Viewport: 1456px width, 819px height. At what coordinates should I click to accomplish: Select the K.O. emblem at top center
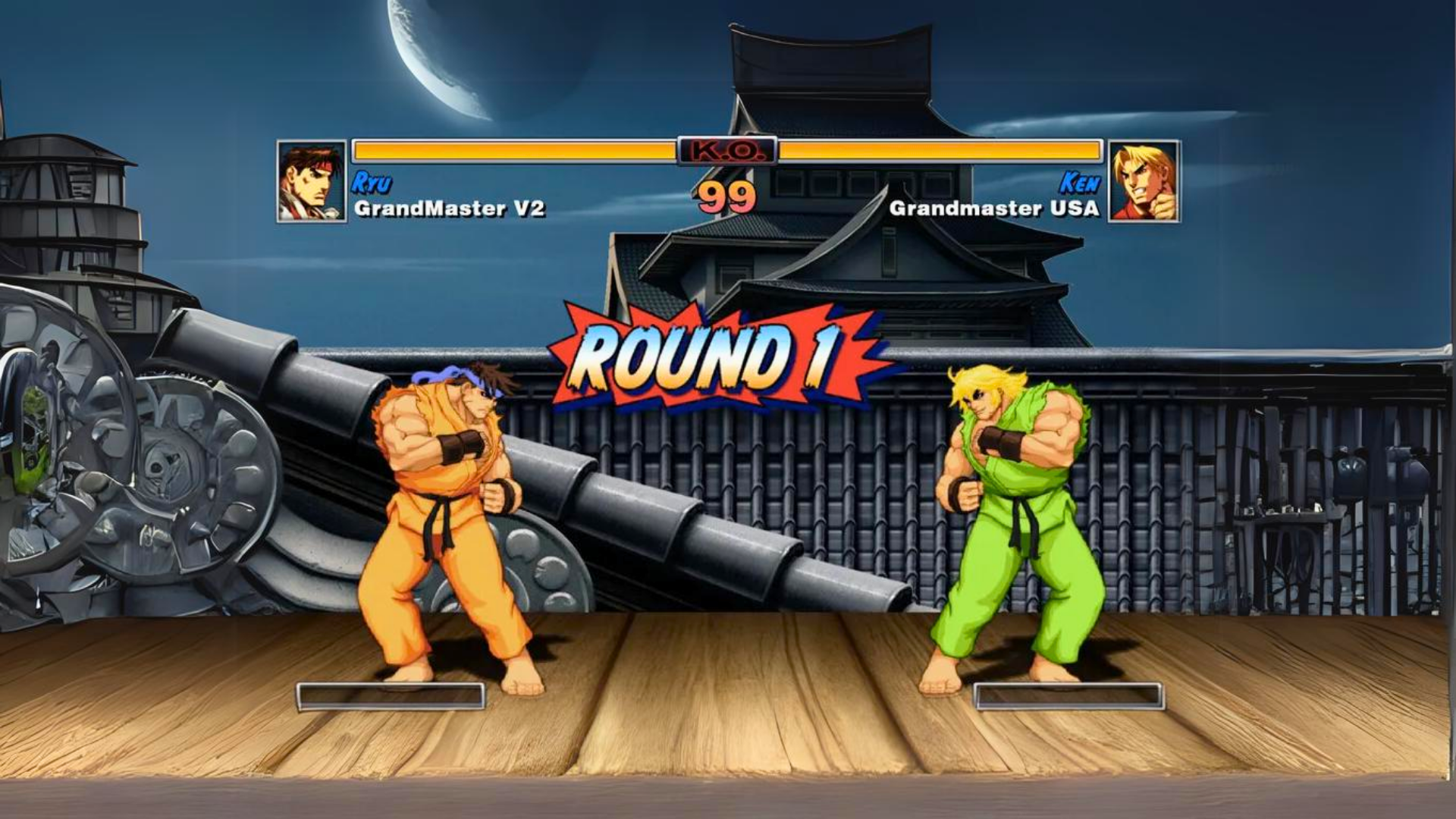click(728, 150)
